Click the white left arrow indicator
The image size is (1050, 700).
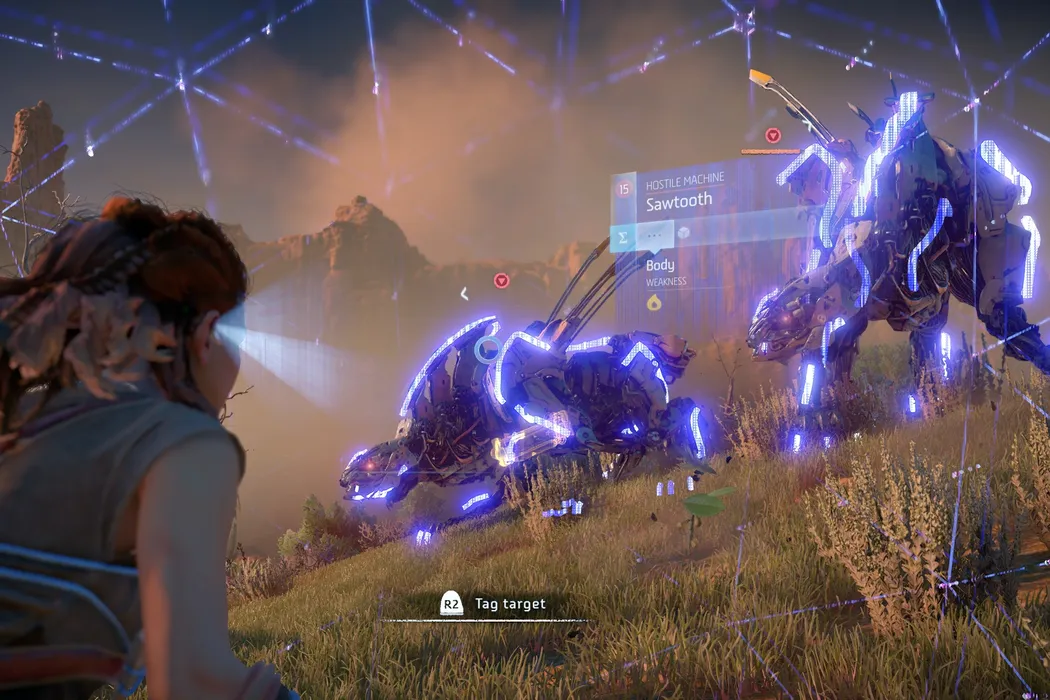[x=464, y=293]
